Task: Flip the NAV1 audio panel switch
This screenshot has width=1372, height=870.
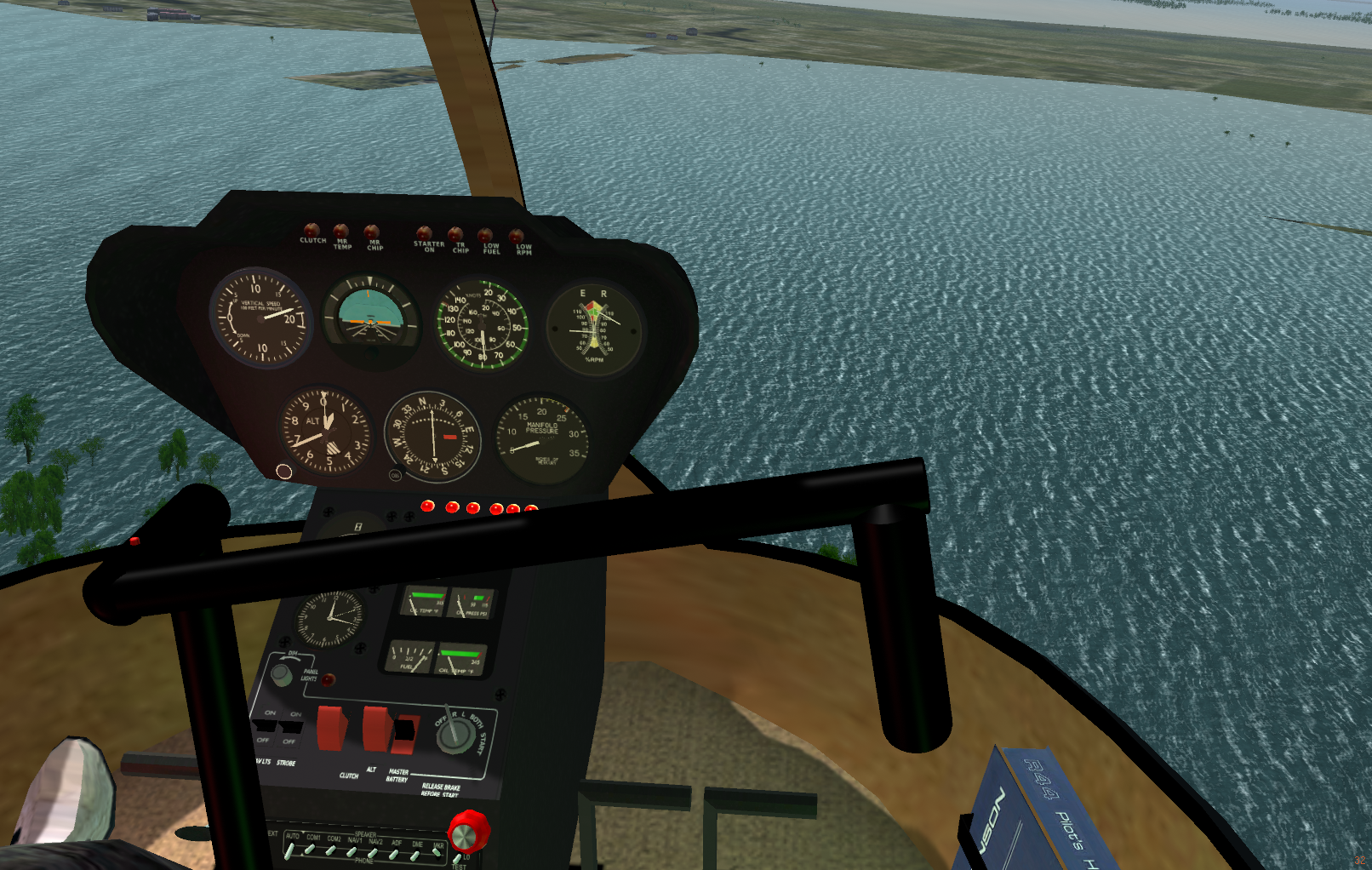Action: [x=352, y=851]
